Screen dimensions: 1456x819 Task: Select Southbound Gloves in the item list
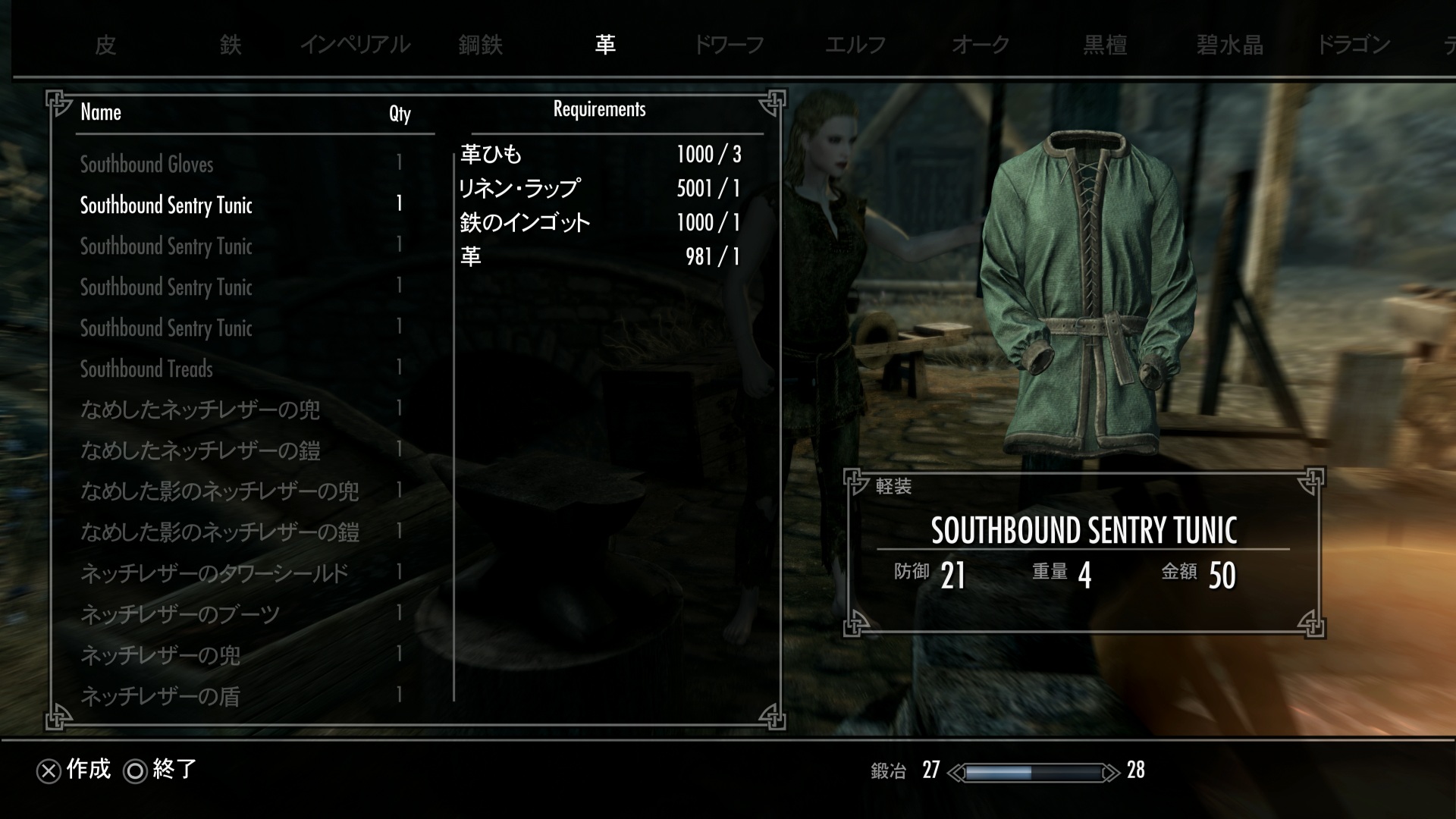(x=147, y=165)
